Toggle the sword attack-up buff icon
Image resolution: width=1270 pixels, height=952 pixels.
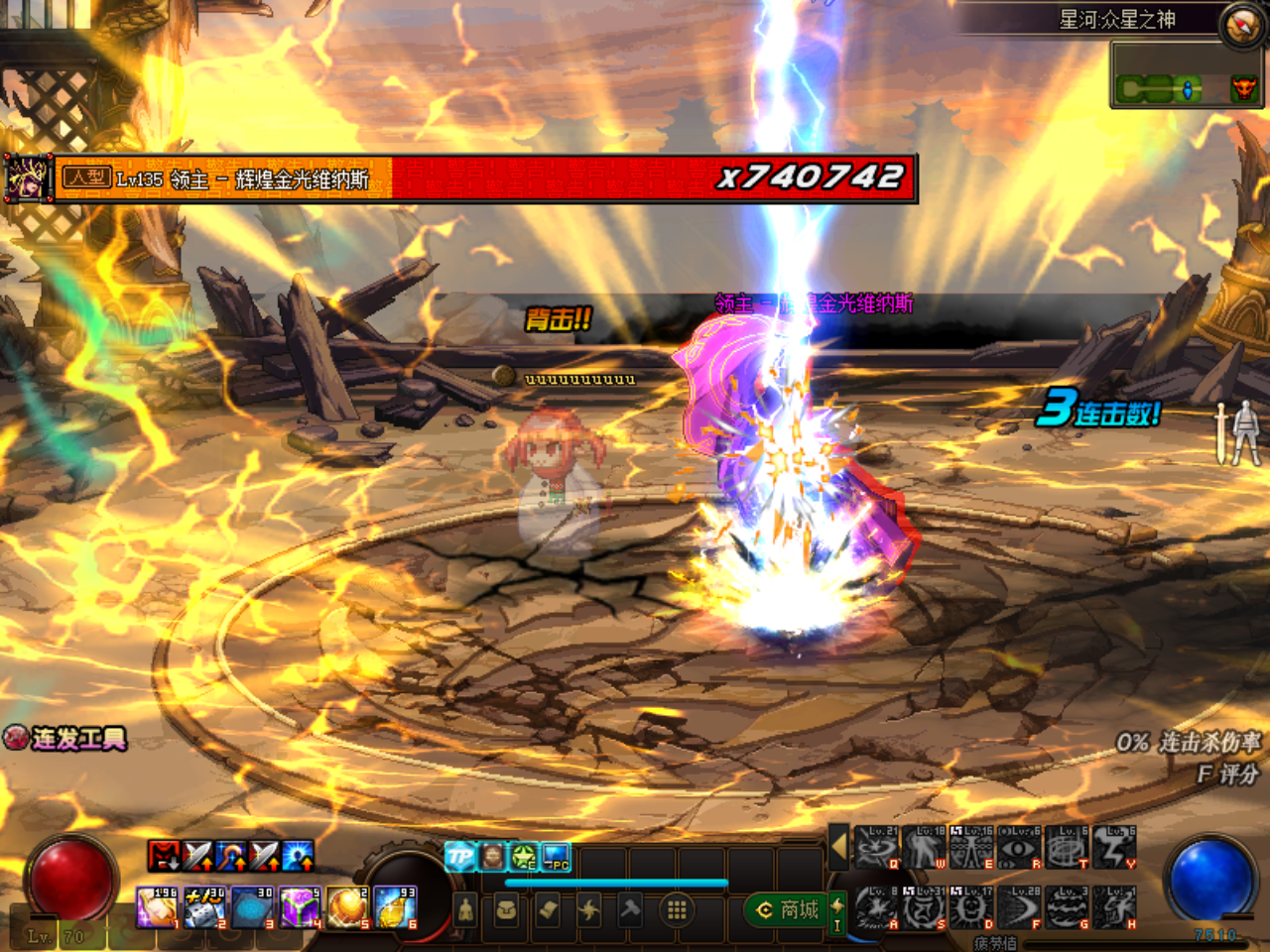(x=197, y=855)
